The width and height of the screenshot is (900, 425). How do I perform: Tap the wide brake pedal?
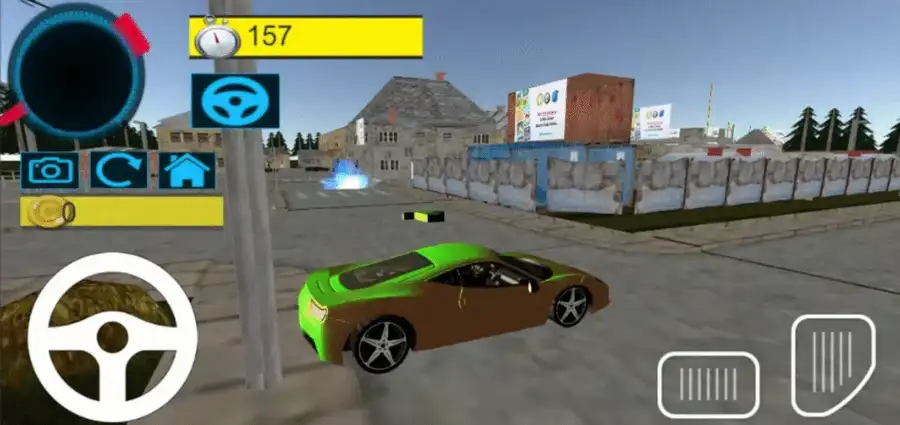[x=708, y=384]
